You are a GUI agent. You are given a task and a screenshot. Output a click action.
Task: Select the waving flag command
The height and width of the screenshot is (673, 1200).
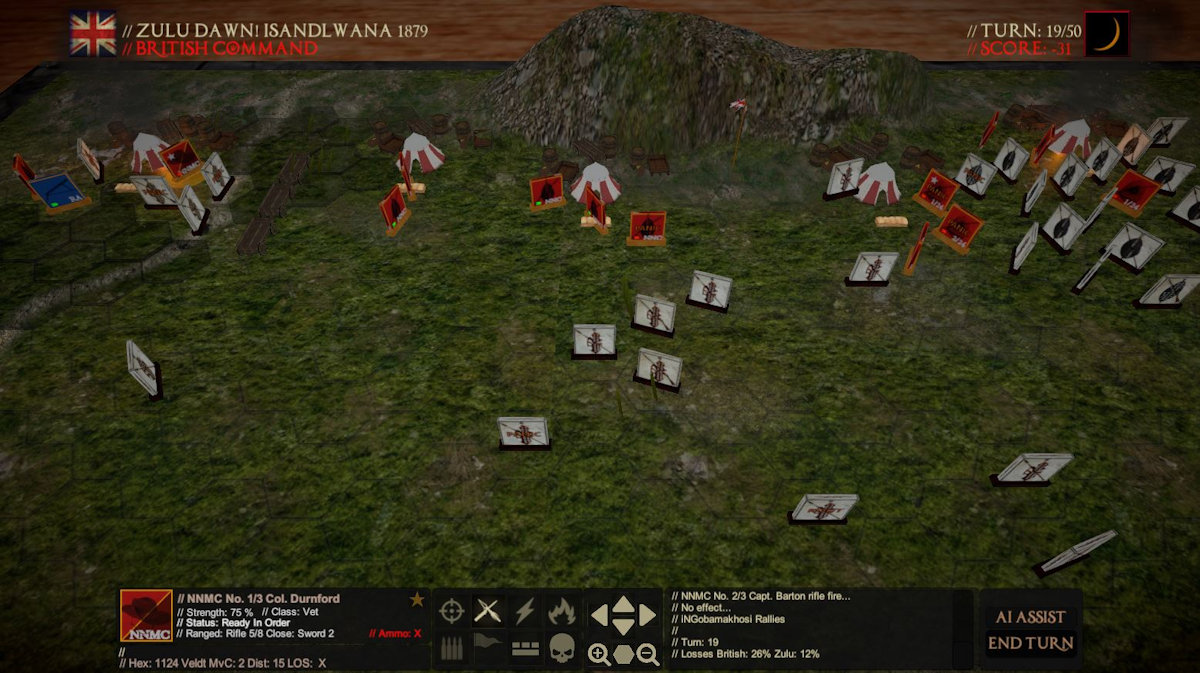click(488, 647)
